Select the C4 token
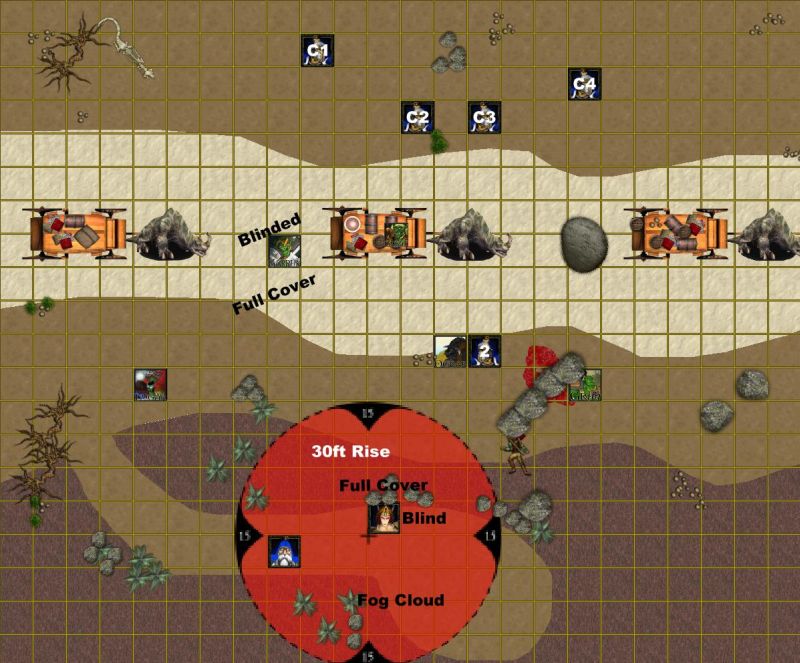 [x=584, y=84]
